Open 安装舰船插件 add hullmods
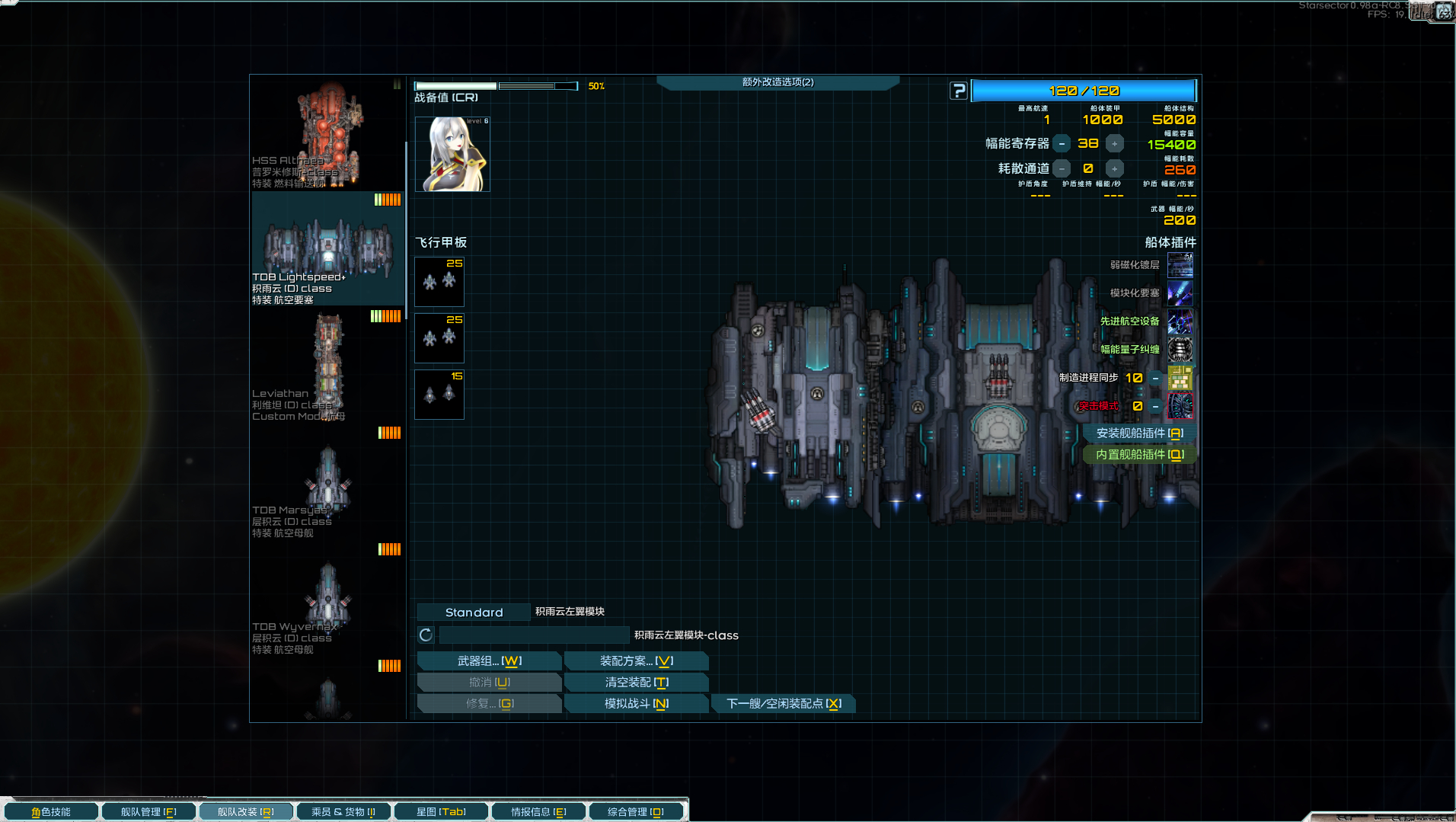Viewport: 1456px width, 822px height. [1138, 433]
